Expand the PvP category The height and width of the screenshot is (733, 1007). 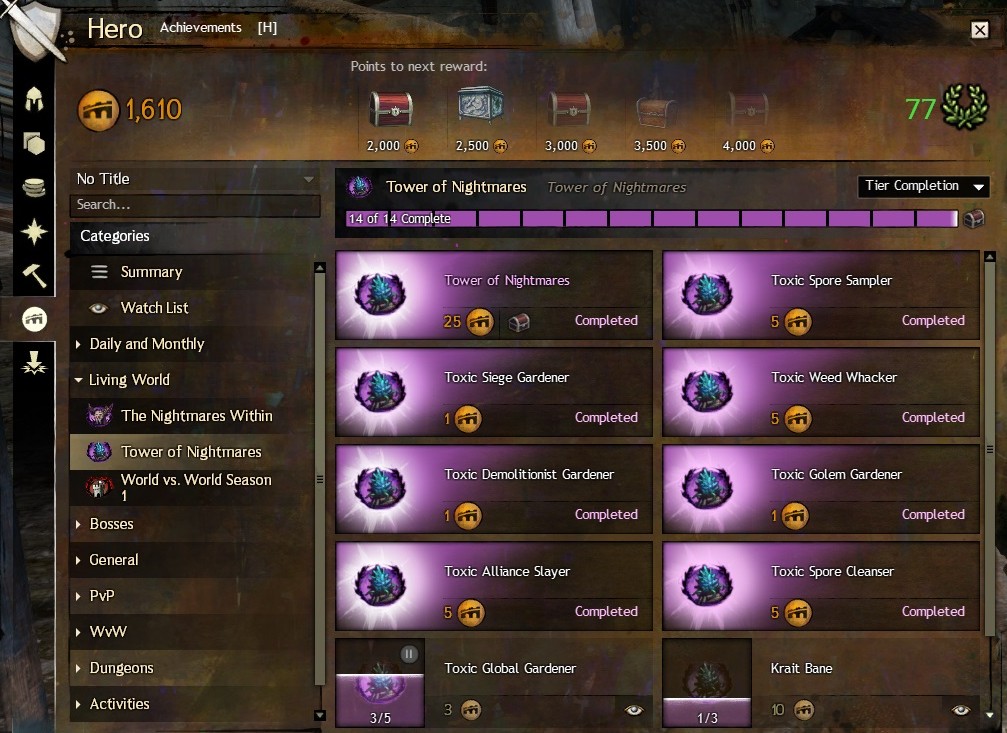[103, 596]
